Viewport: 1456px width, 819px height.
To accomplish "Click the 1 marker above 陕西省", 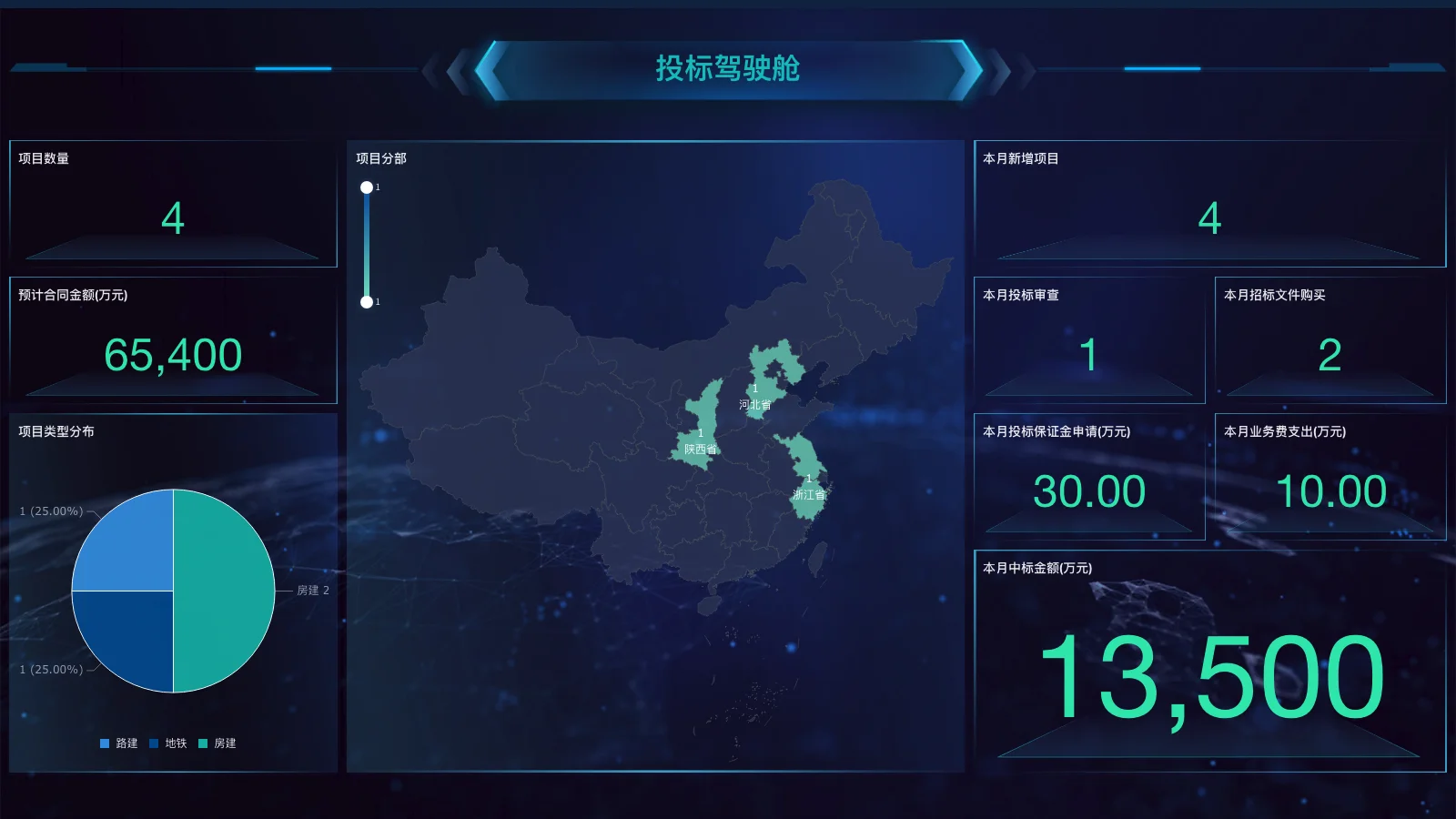I will [701, 434].
